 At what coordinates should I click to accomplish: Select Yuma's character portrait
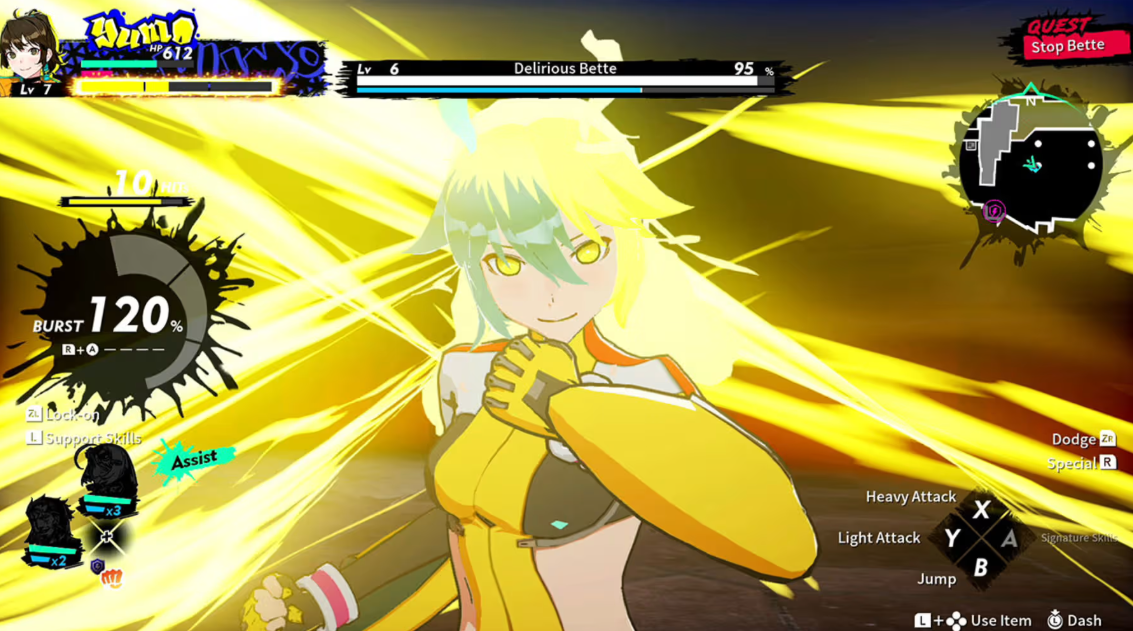point(28,48)
